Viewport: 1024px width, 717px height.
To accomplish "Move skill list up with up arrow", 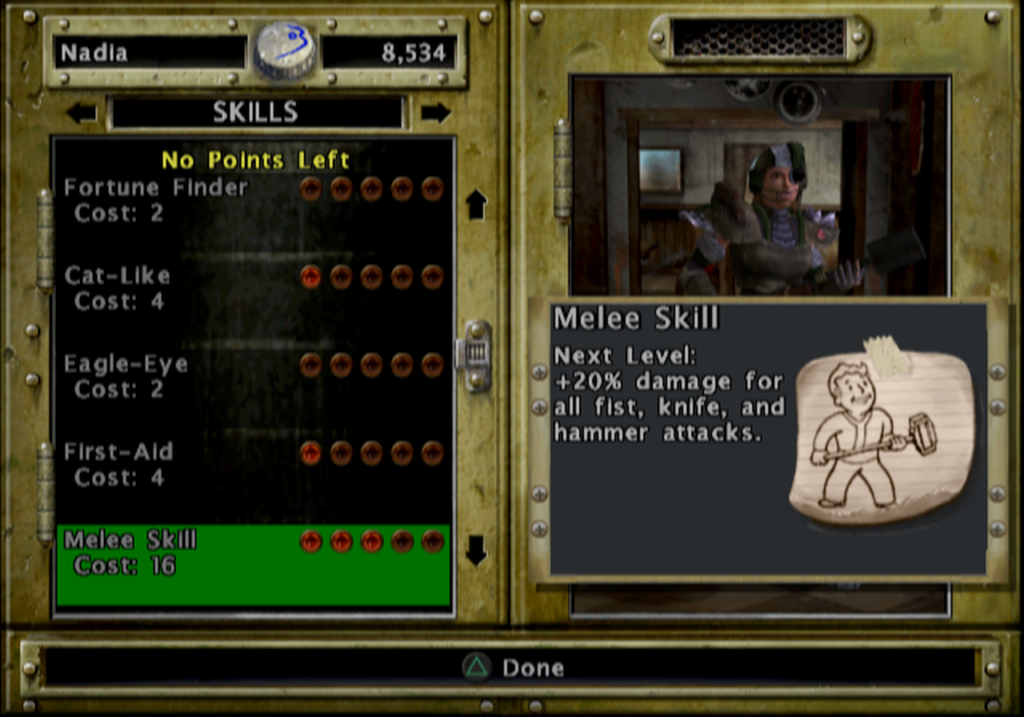I will coord(476,204).
